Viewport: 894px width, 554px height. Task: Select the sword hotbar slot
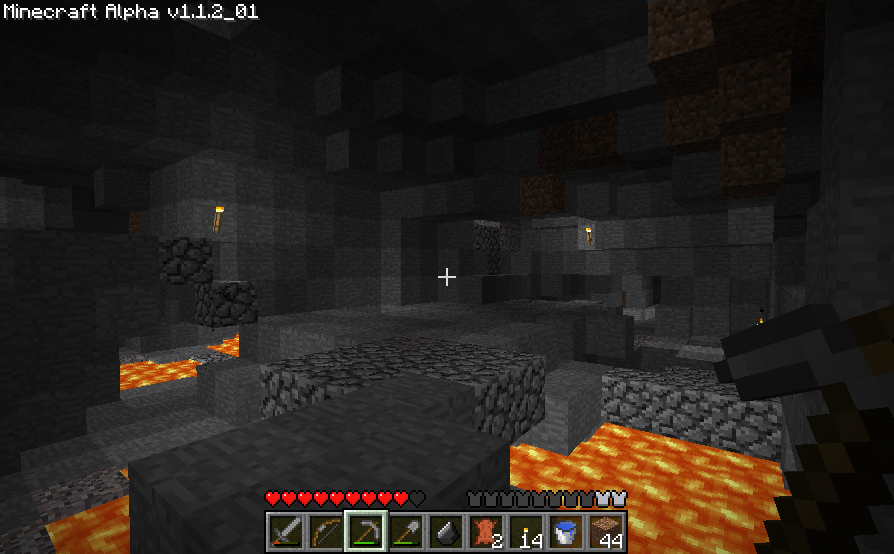[x=286, y=531]
